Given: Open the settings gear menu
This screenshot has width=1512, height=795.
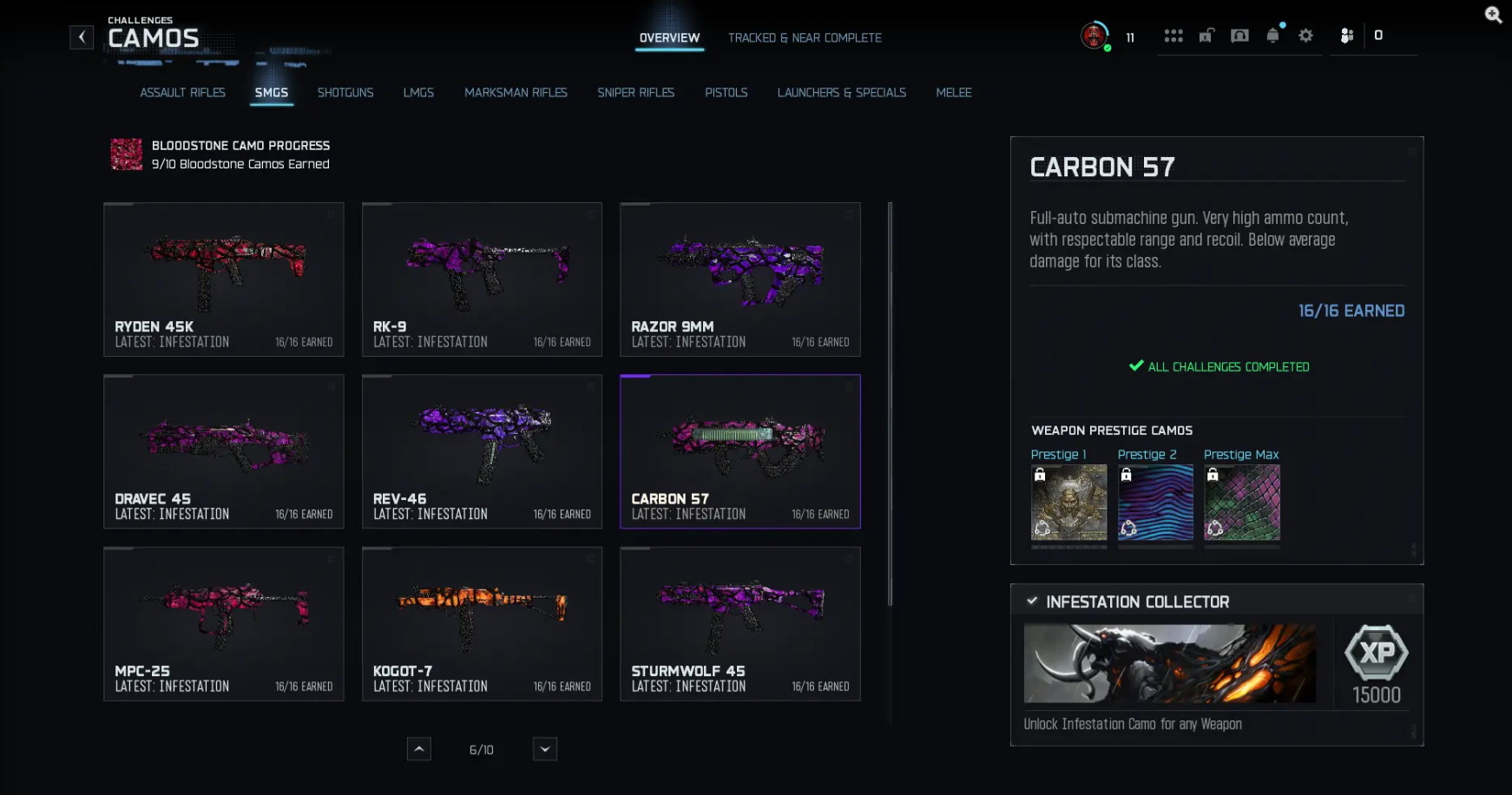Looking at the screenshot, I should click(1306, 36).
